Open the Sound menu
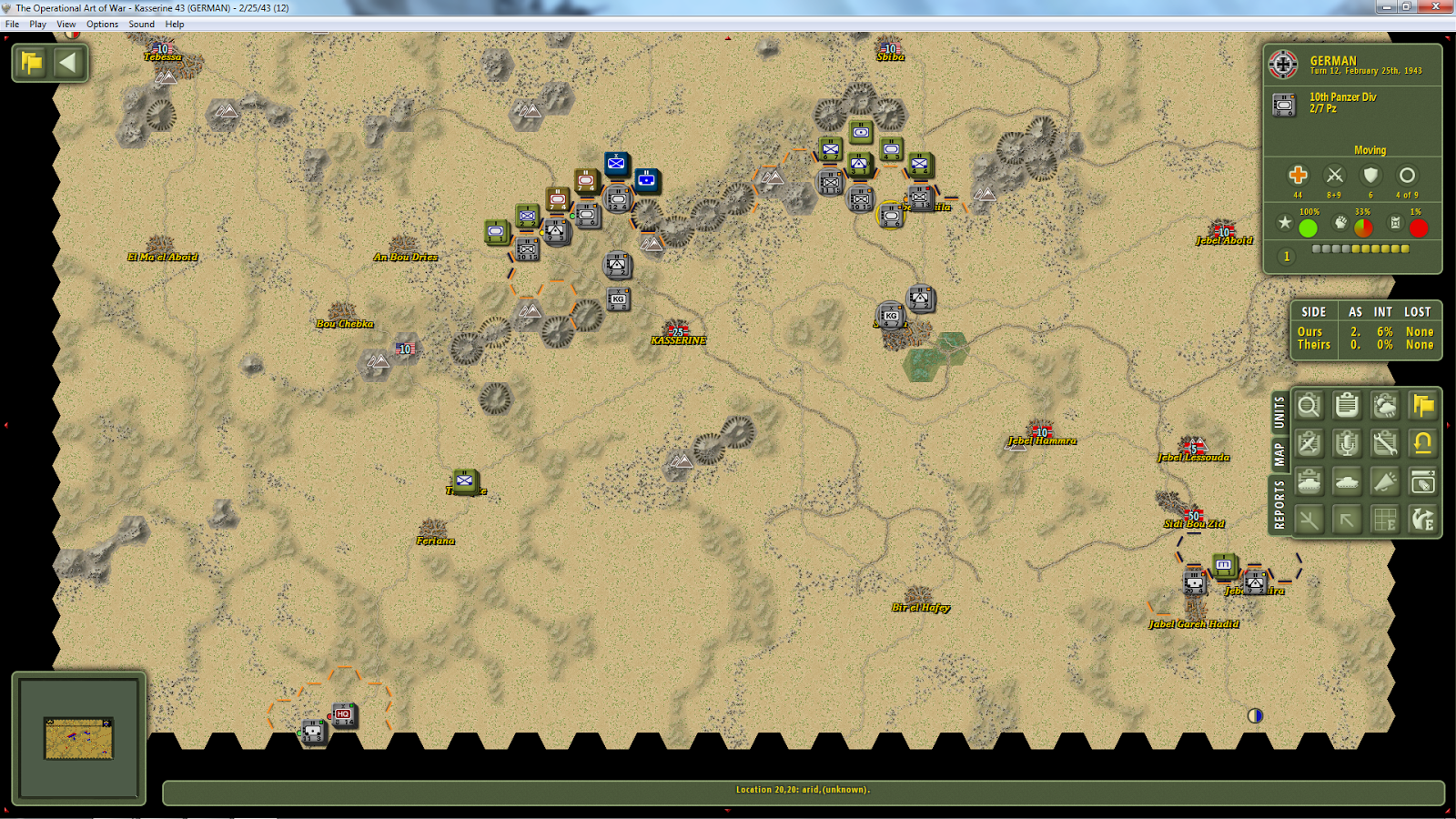1456x819 pixels. [141, 24]
